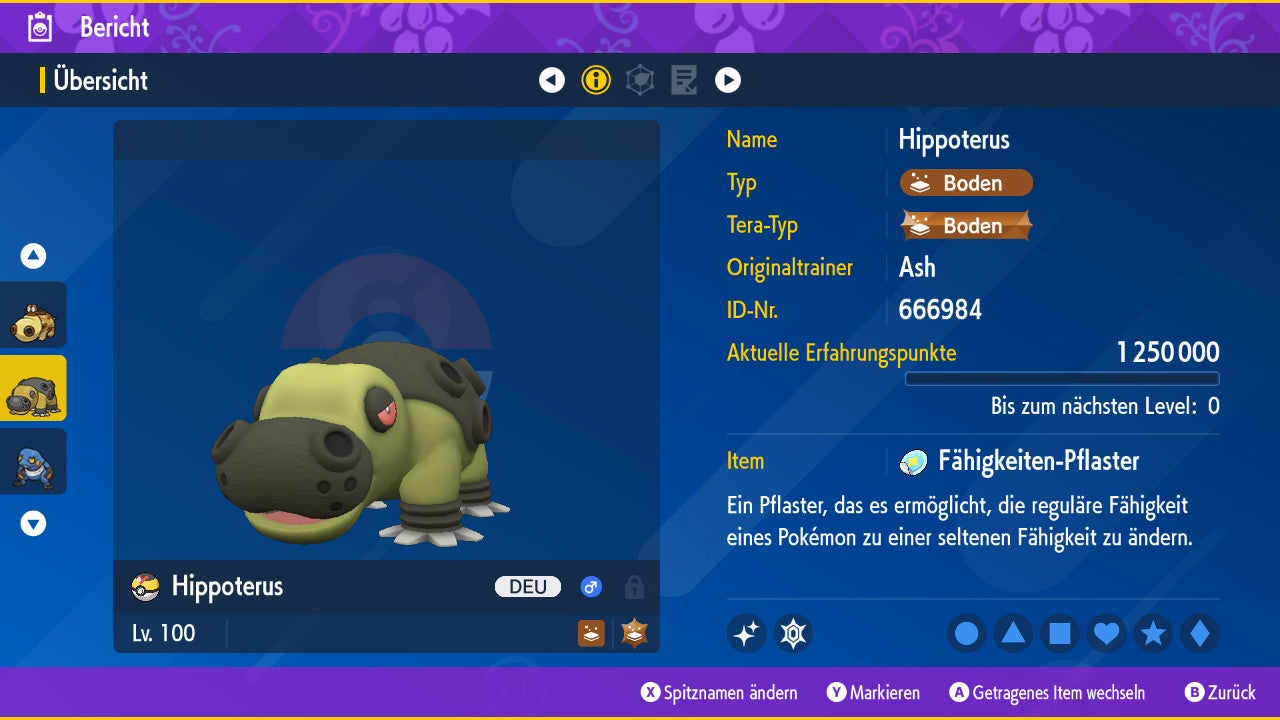The width and height of the screenshot is (1280, 720).
Task: Click the Boden type badge
Action: click(966, 183)
